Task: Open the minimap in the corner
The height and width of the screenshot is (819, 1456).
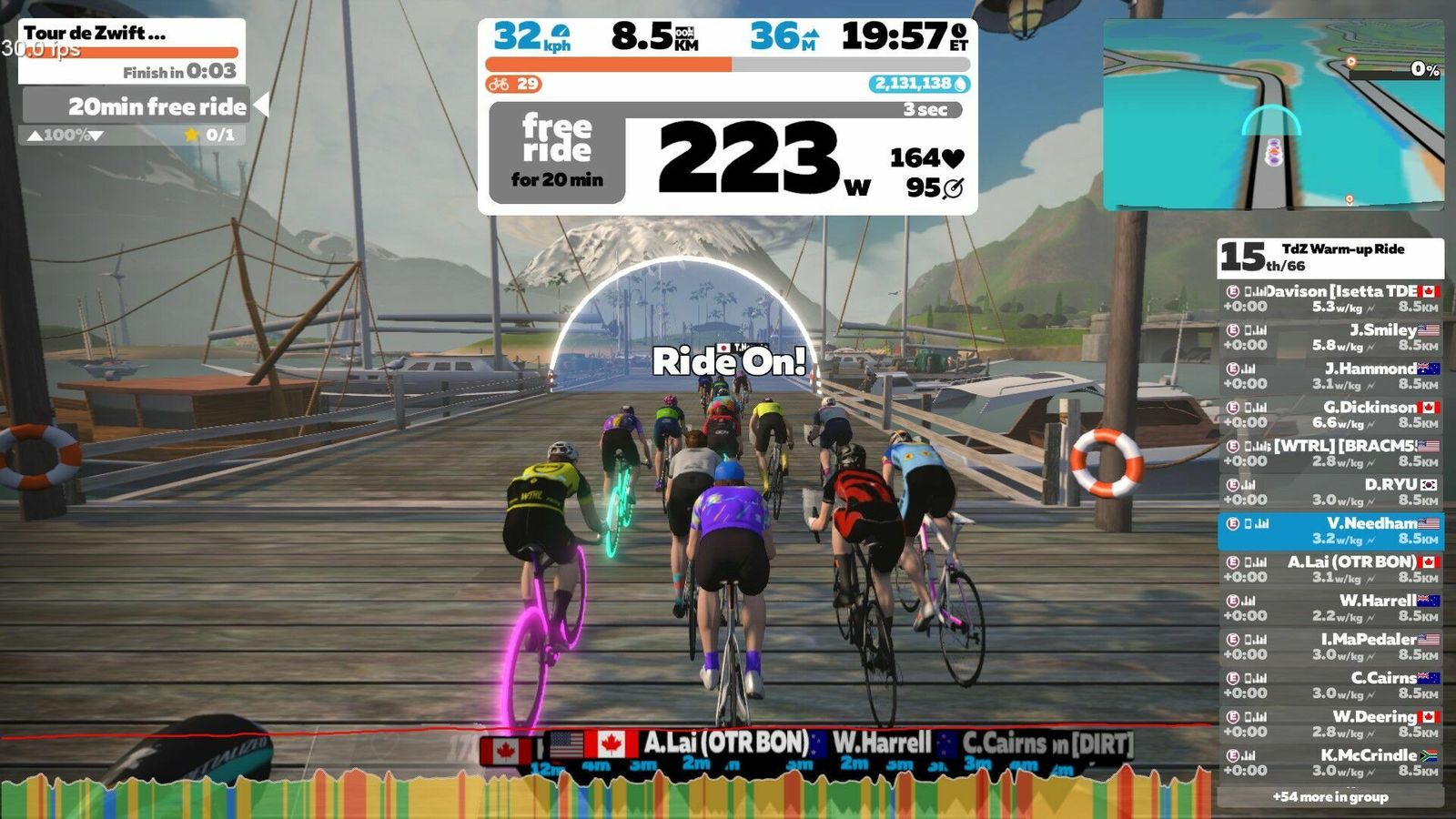Action: point(1273,116)
